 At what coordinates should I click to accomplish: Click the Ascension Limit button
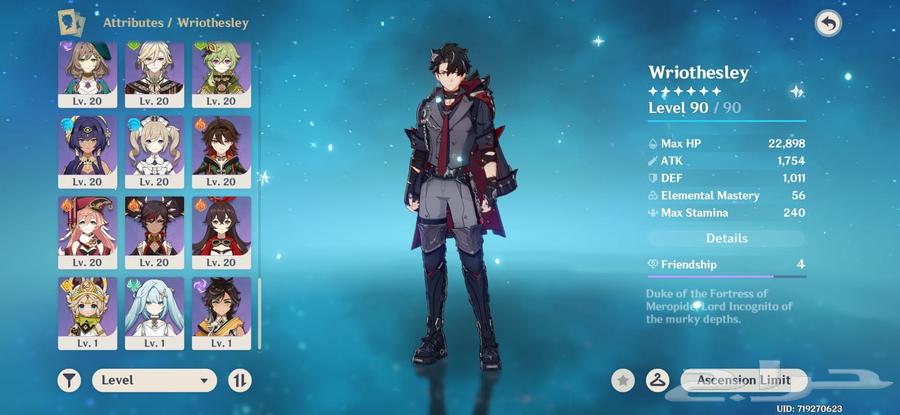click(743, 380)
